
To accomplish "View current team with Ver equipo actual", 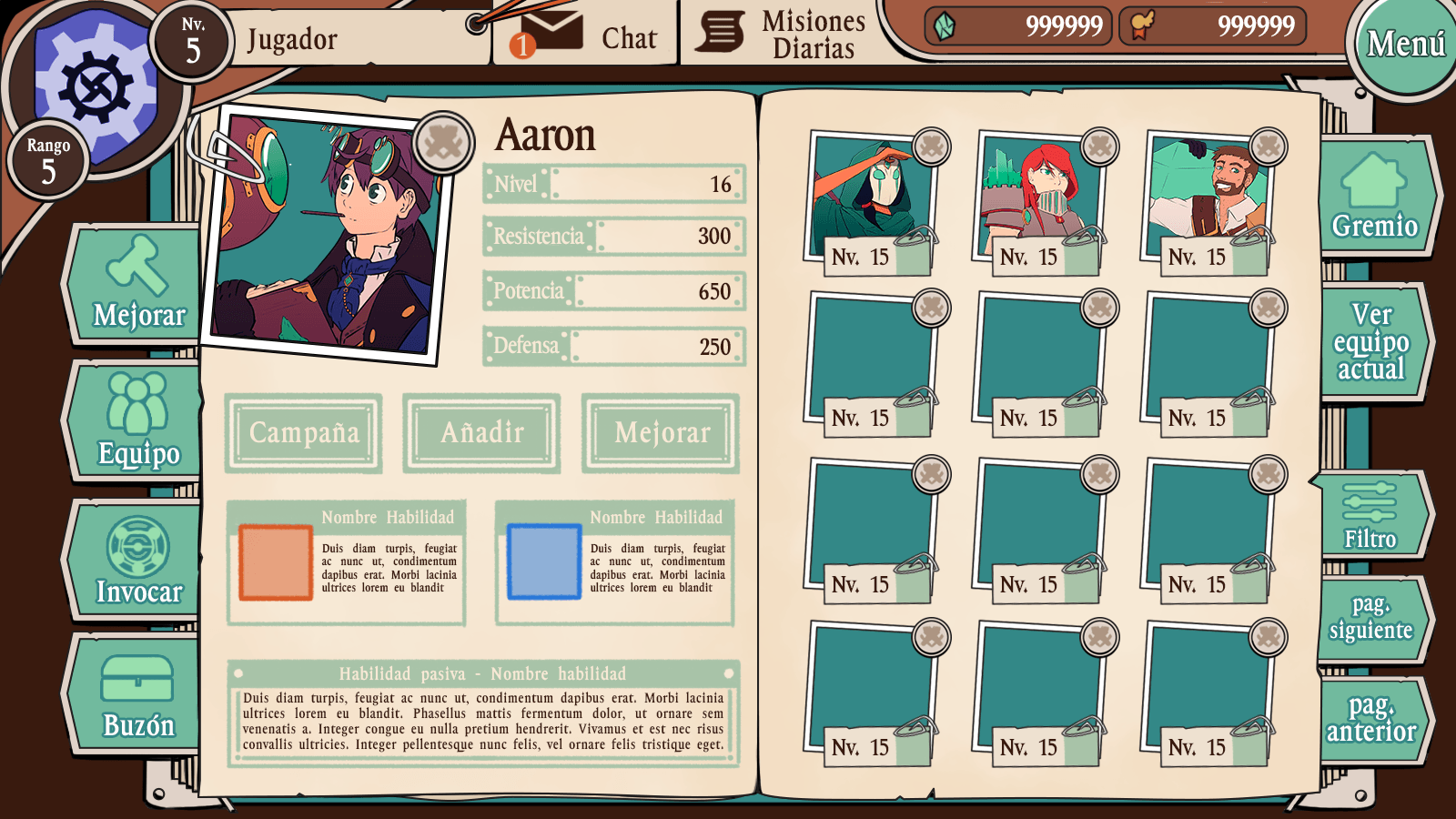I will [1371, 341].
